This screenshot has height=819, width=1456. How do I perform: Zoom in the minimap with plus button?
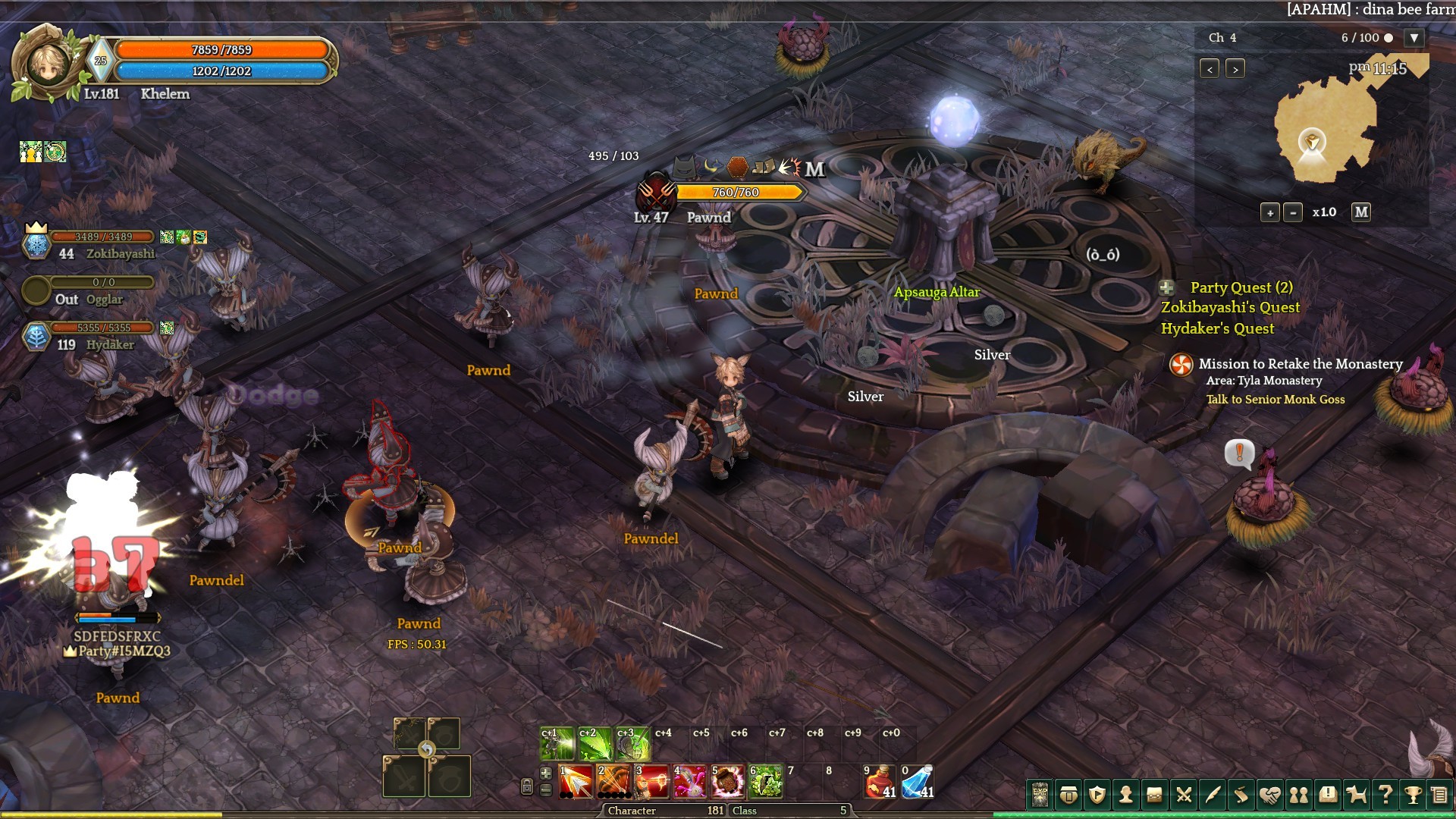(1269, 213)
